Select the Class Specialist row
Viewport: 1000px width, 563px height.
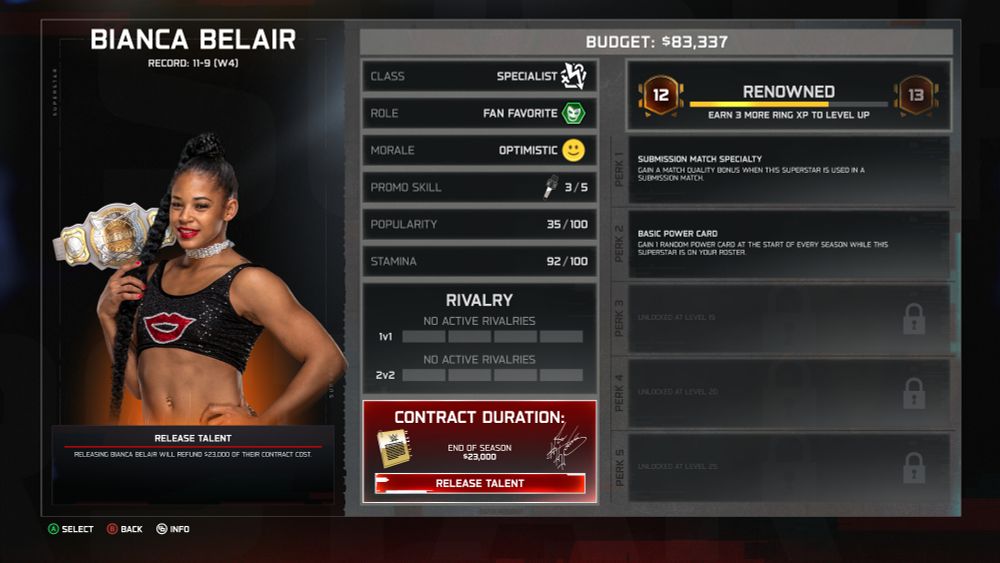479,76
